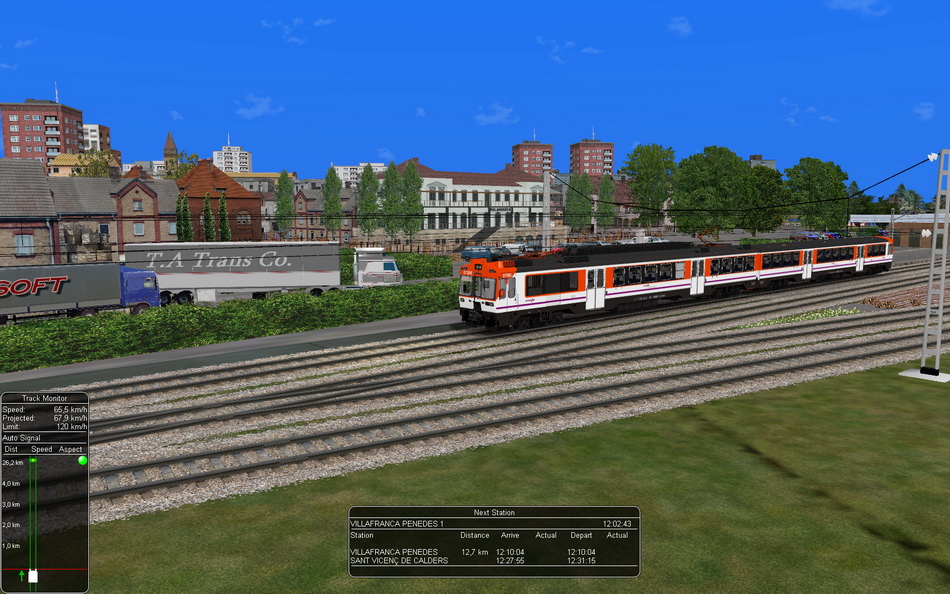Click the Next Station window title bar
The image size is (950, 594).
pos(494,512)
